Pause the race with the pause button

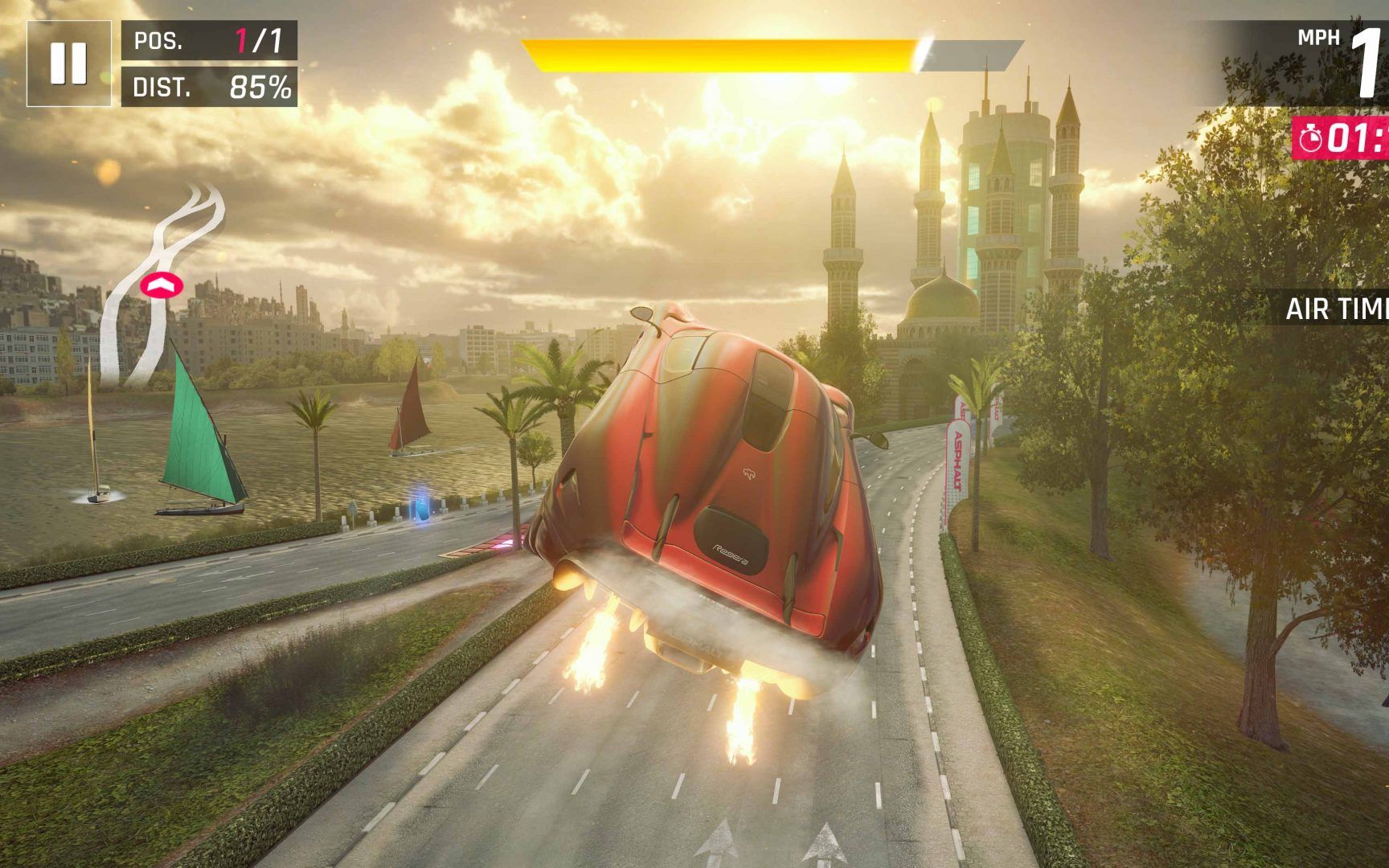click(x=68, y=63)
